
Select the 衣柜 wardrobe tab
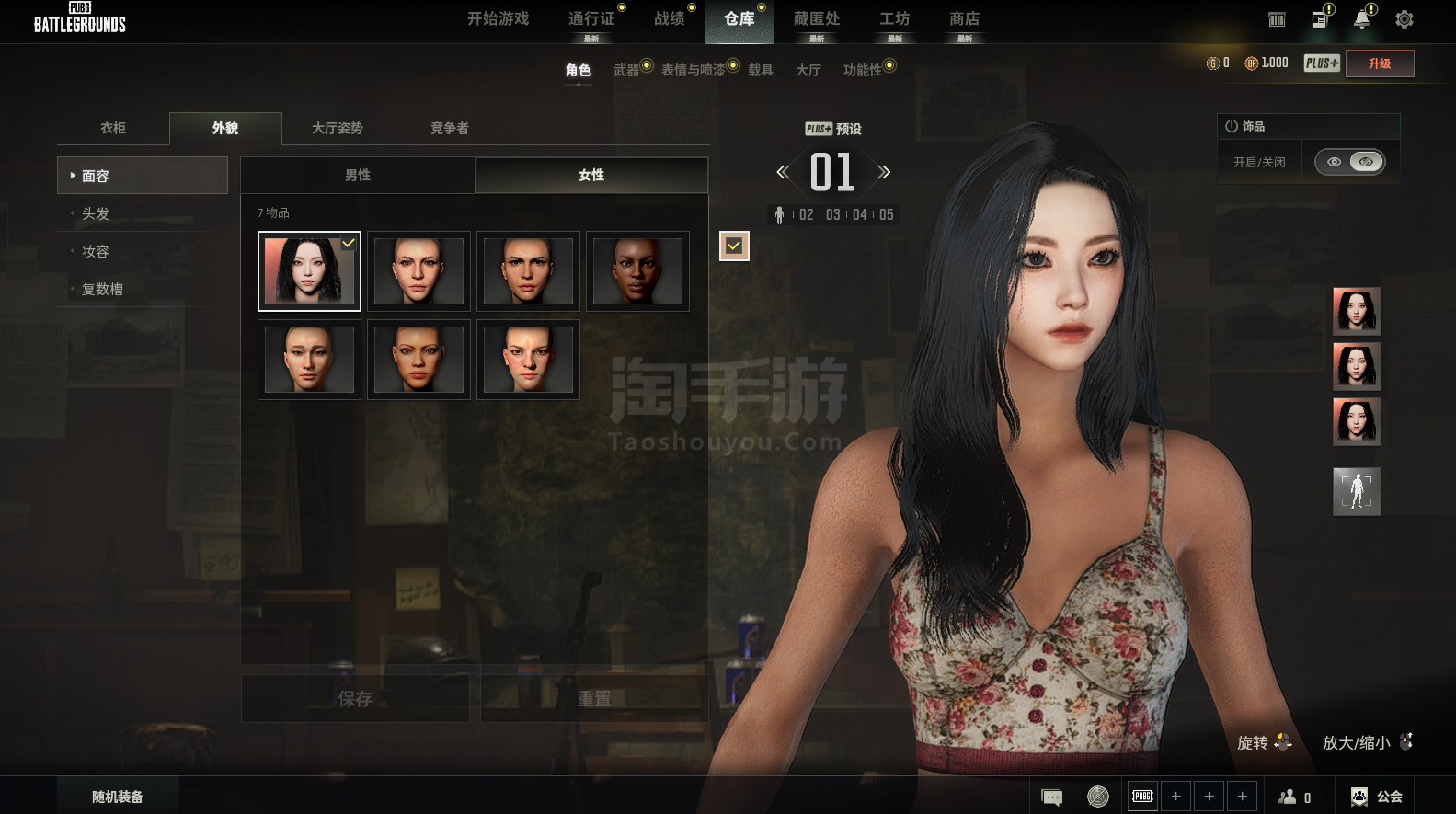point(113,129)
